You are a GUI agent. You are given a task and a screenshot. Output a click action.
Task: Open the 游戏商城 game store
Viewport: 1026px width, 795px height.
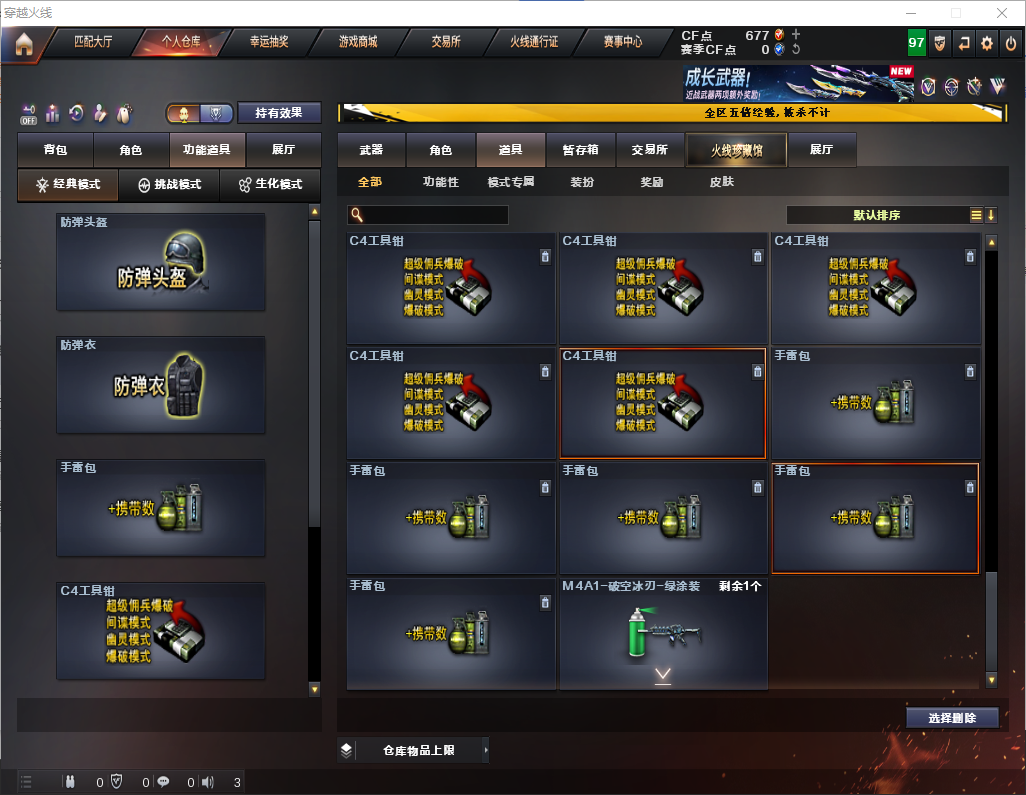coord(358,43)
